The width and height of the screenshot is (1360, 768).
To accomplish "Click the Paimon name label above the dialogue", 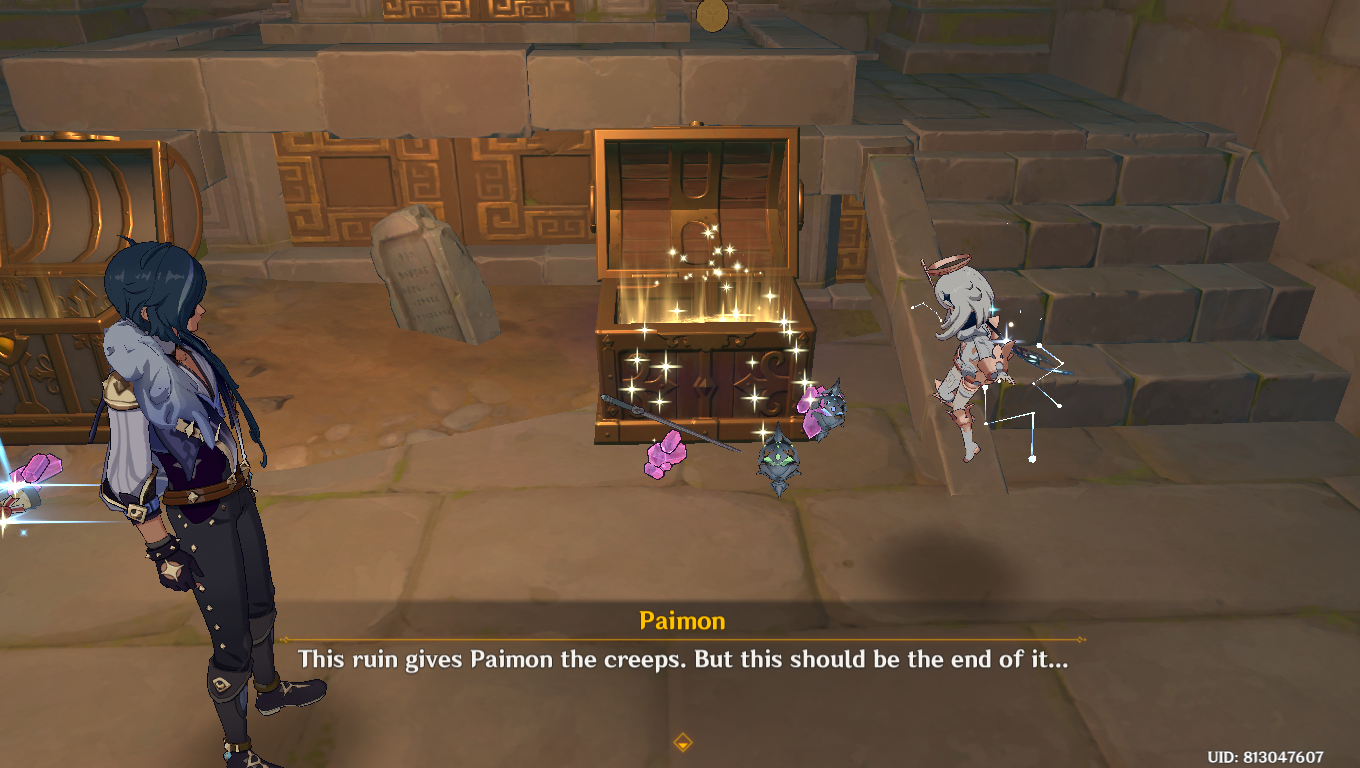I will (681, 620).
